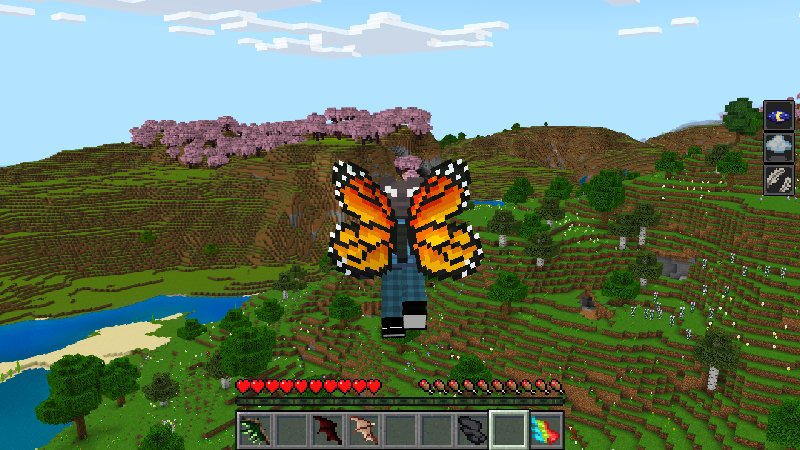This screenshot has width=800, height=450.
Task: Click the moon night vision effect icon
Action: [779, 115]
